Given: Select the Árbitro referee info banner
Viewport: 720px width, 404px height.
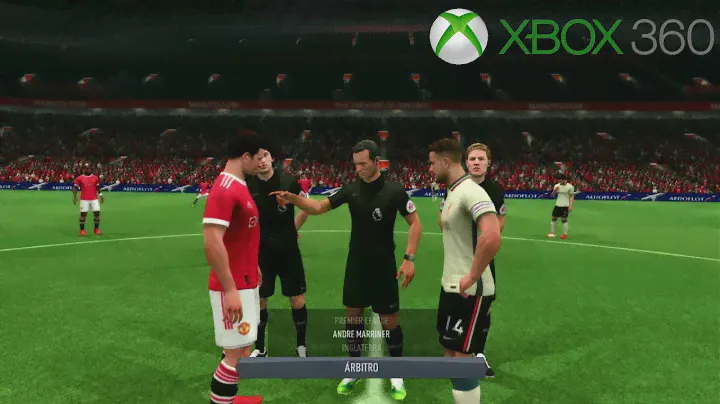Looking at the screenshot, I should (361, 367).
